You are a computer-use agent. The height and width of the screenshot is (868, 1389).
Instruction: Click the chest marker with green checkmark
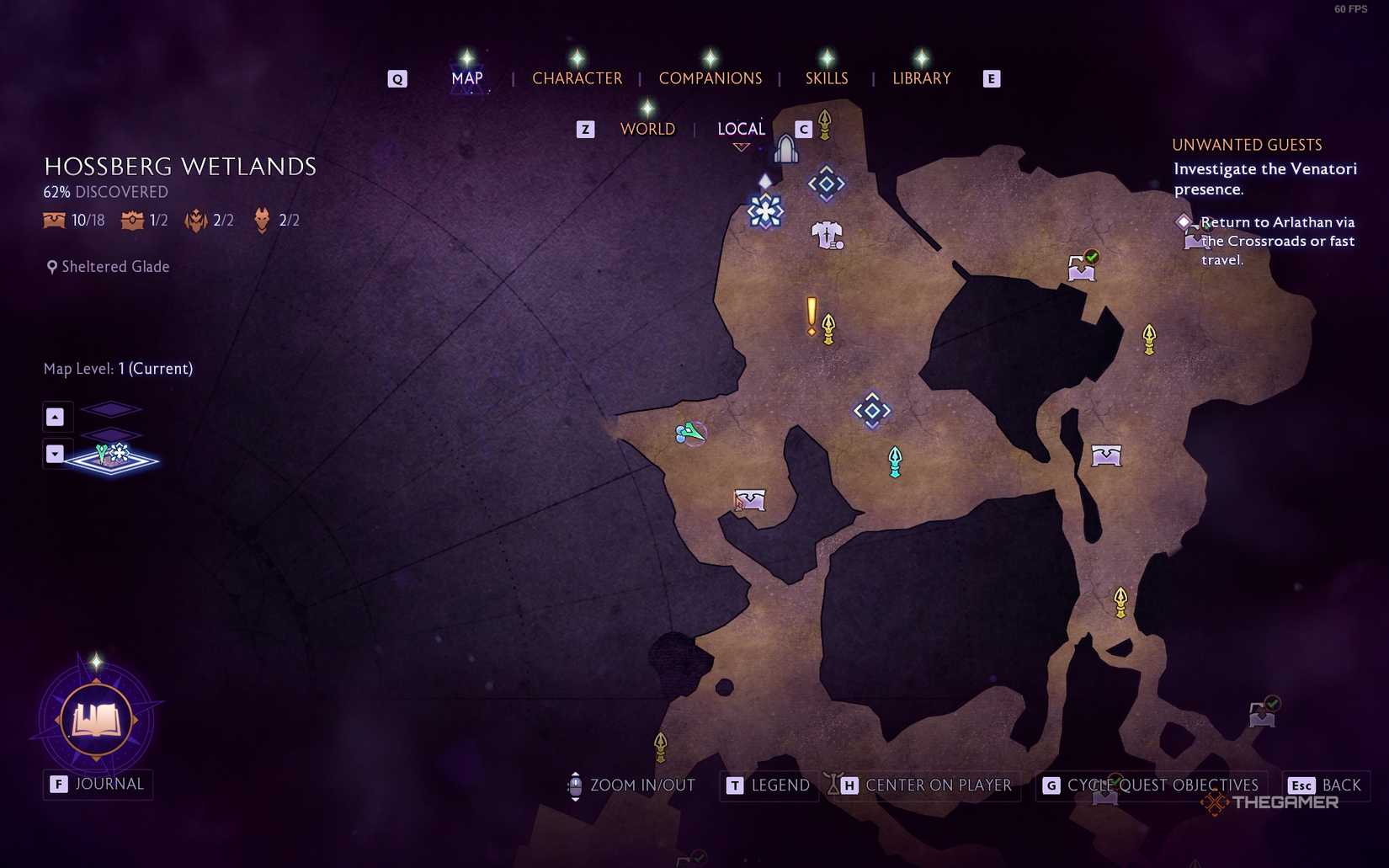coord(1081,268)
